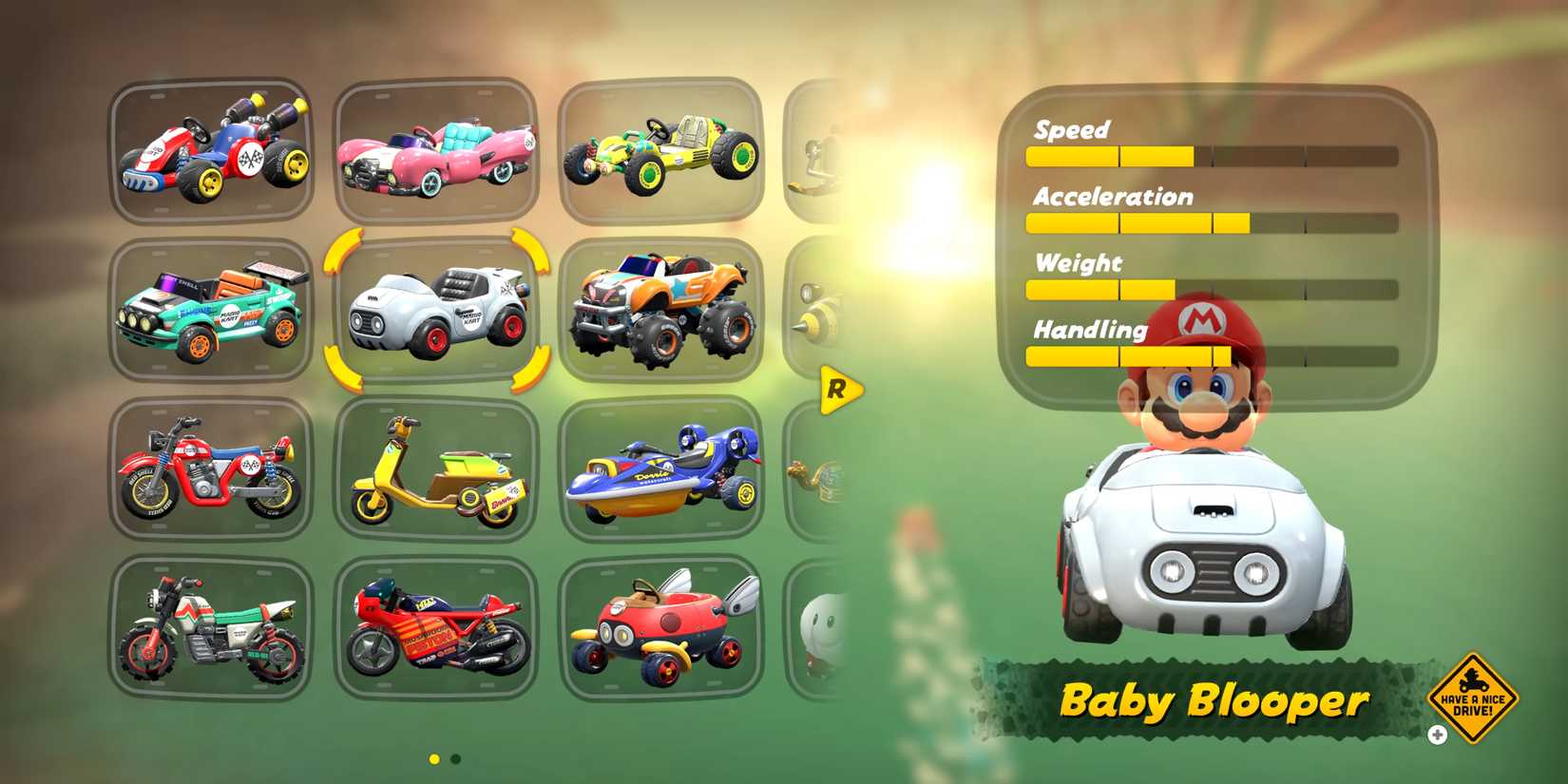Viewport: 1568px width, 784px height.
Task: Select the first page indicator dot
Action: pyautogui.click(x=434, y=760)
